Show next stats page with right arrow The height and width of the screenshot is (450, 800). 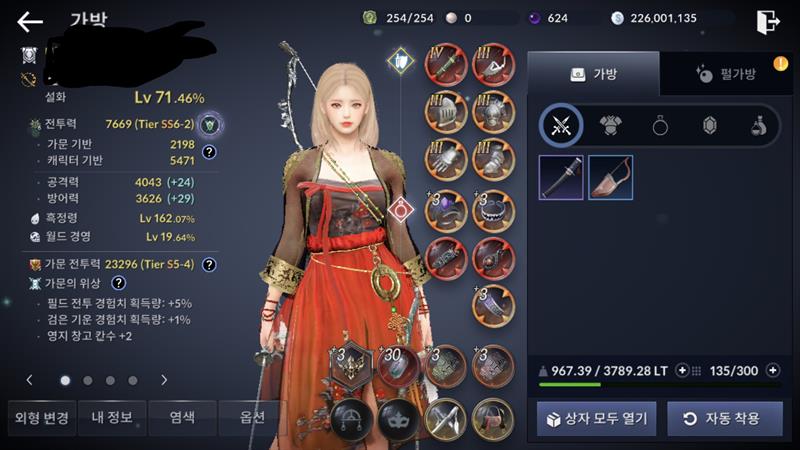click(x=164, y=380)
